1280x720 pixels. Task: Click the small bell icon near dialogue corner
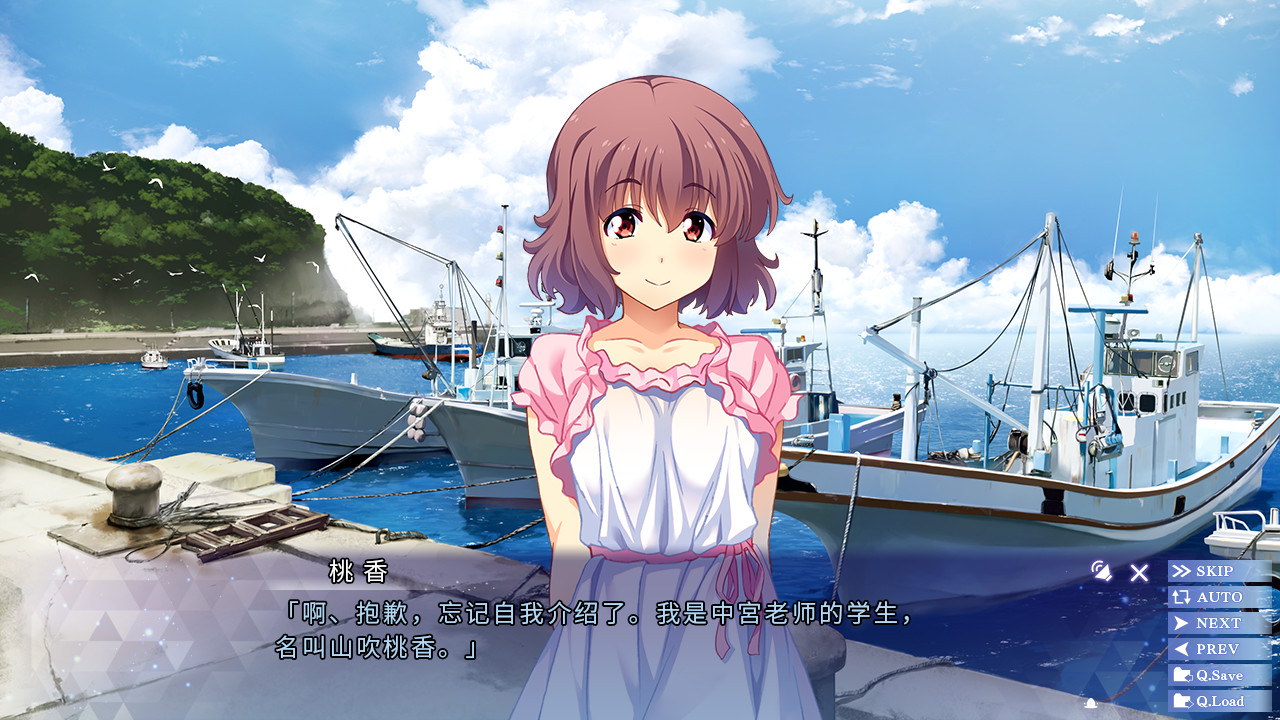(1091, 702)
